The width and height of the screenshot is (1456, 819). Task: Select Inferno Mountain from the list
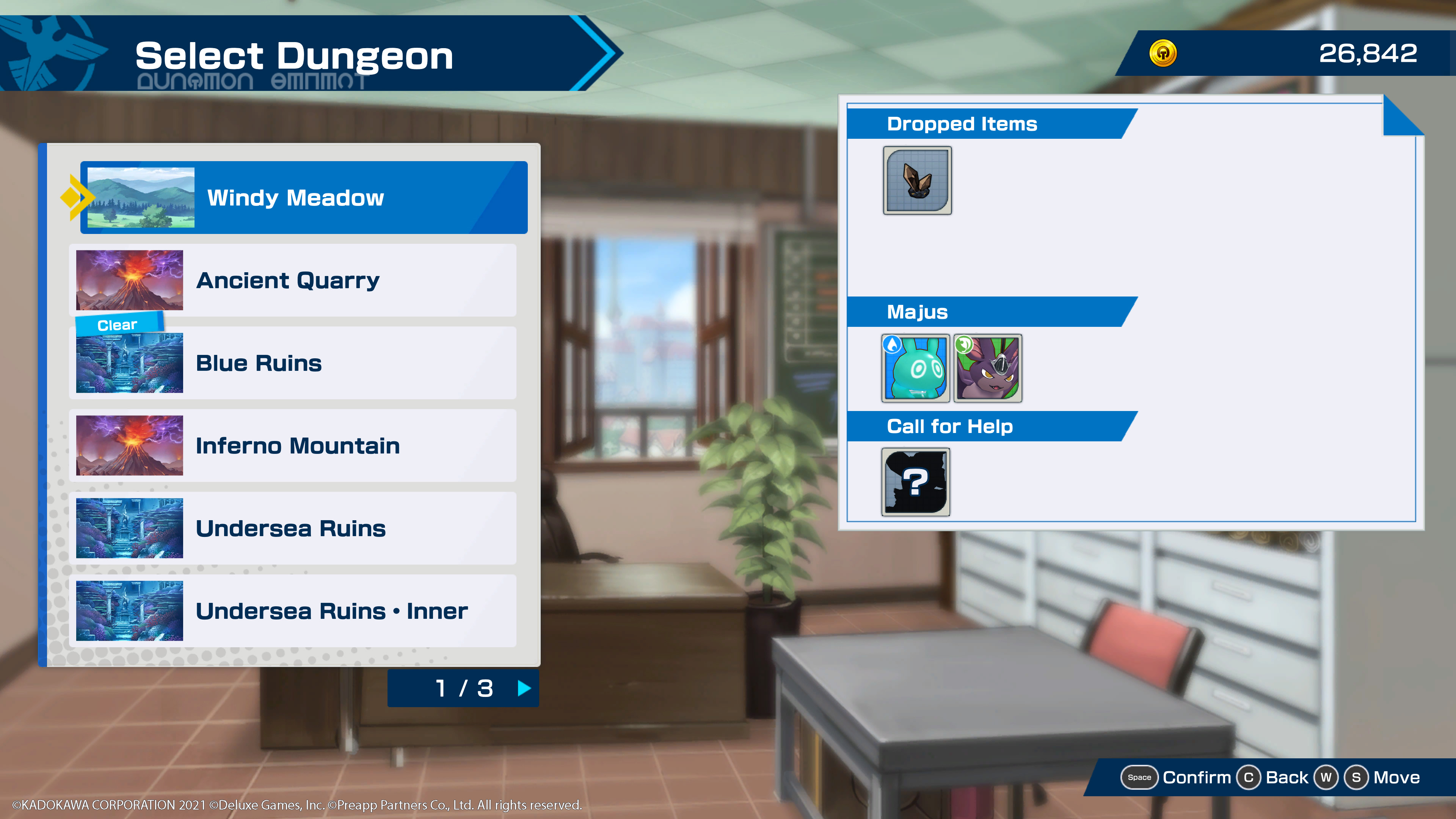point(292,446)
